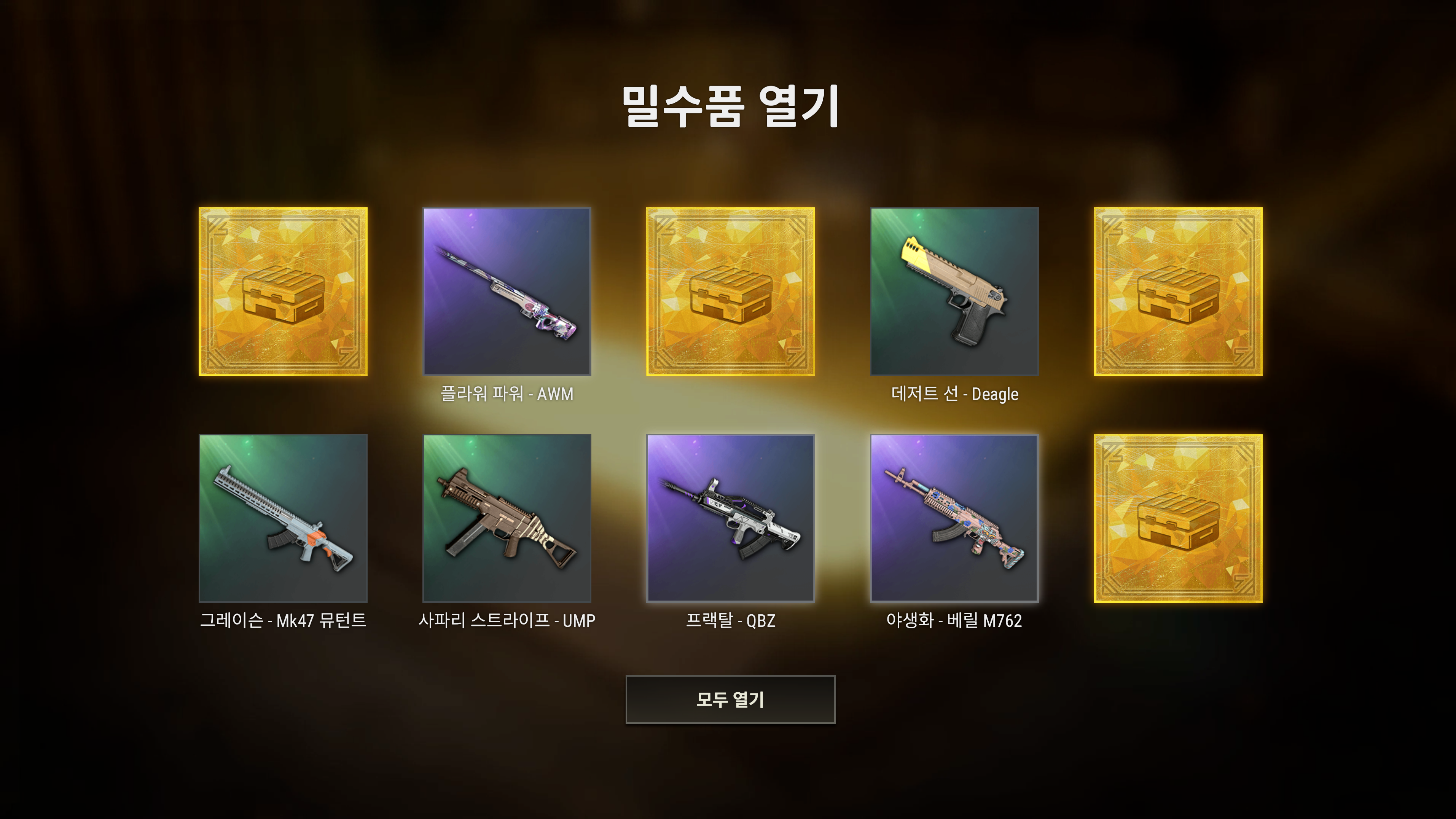1456x819 pixels.
Task: Select the 플라워 파워 AWM skin card
Action: click(x=507, y=291)
